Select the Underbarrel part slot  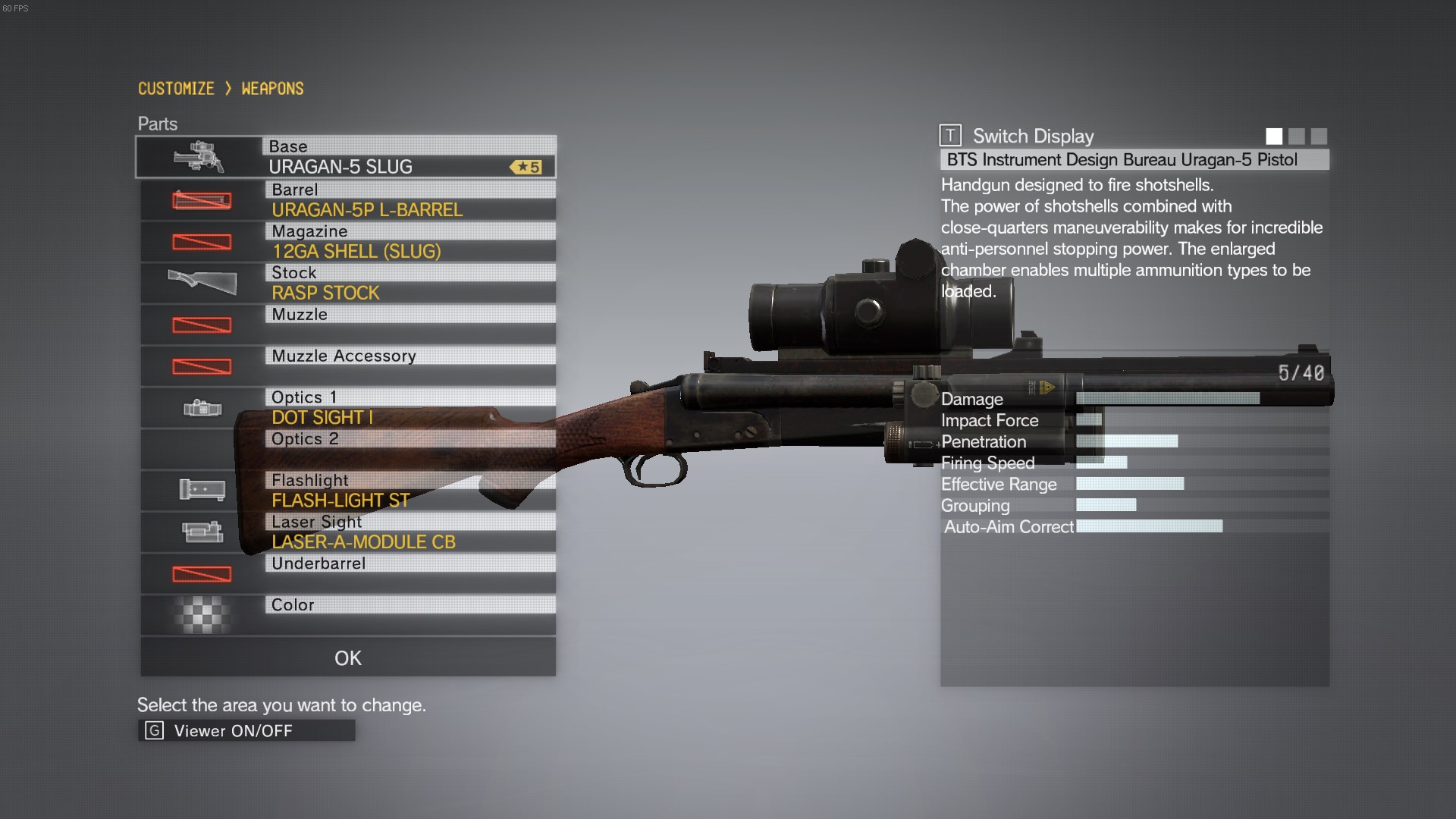(x=347, y=573)
